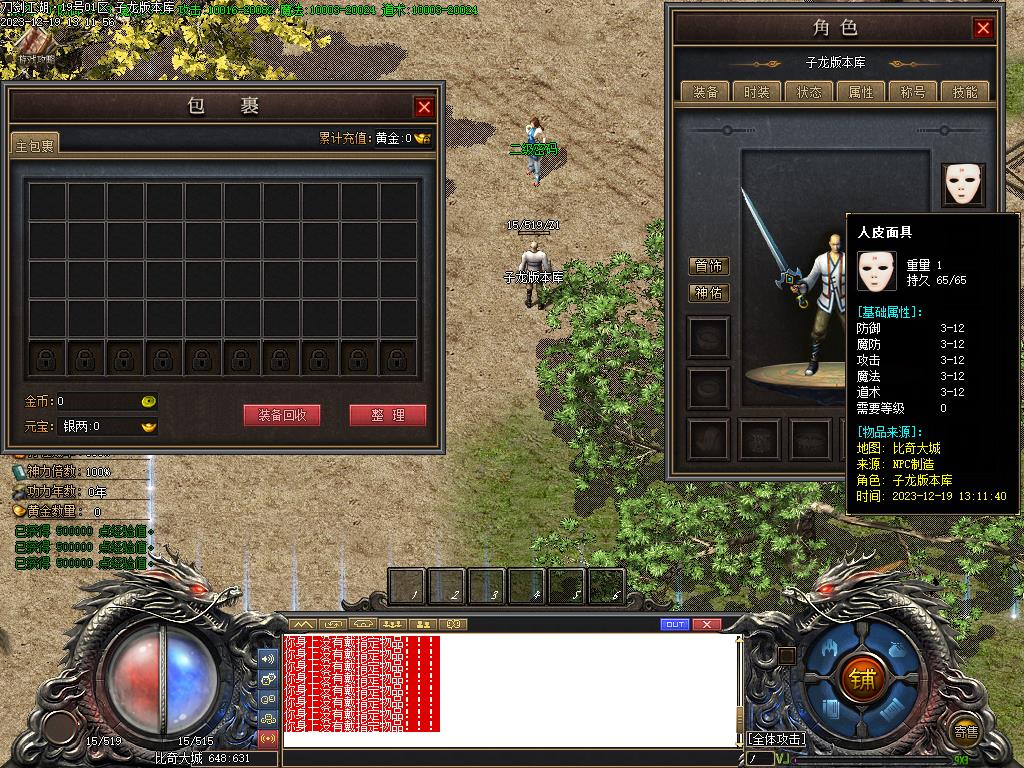Click the blue OUT button above chat
The width and height of the screenshot is (1024, 768).
675,625
